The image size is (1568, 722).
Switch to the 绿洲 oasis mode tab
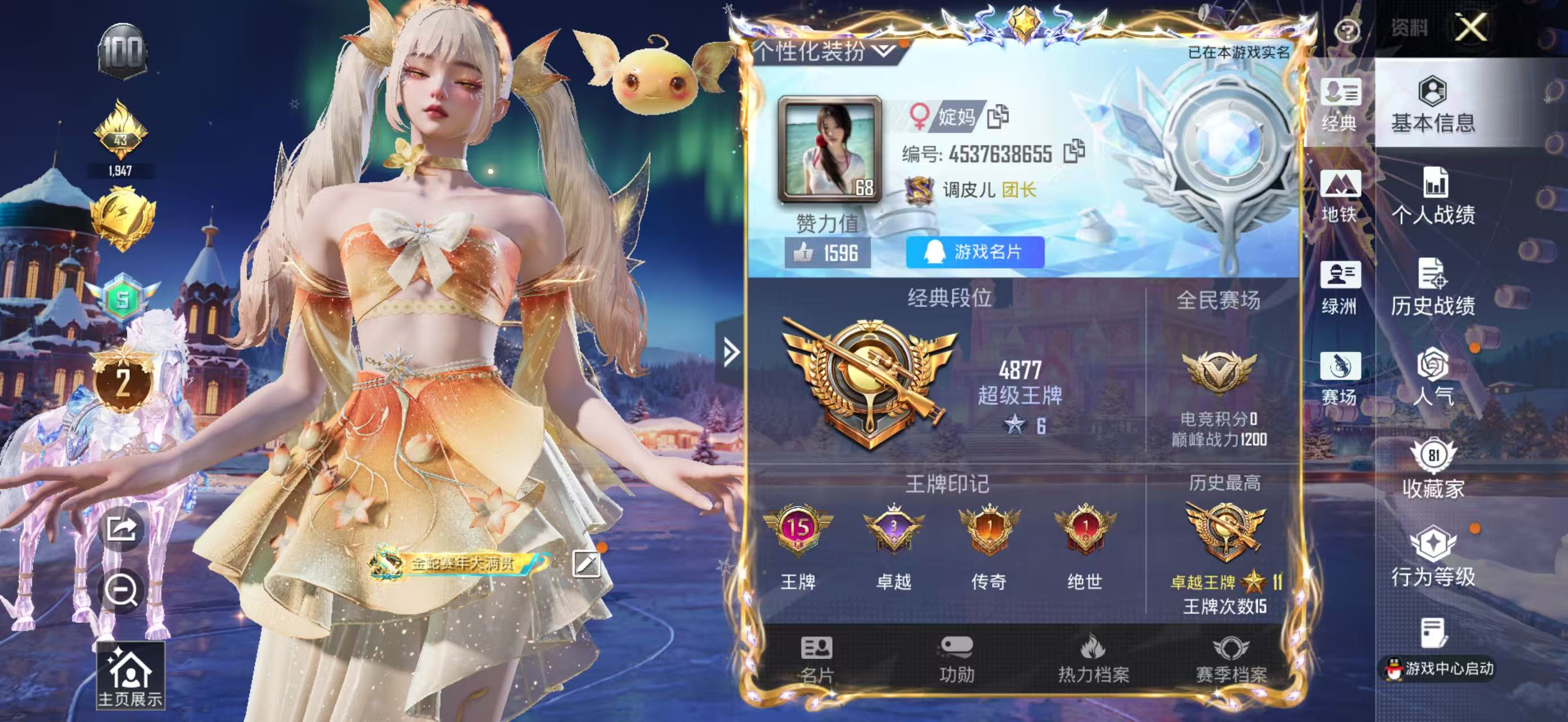coord(1339,288)
